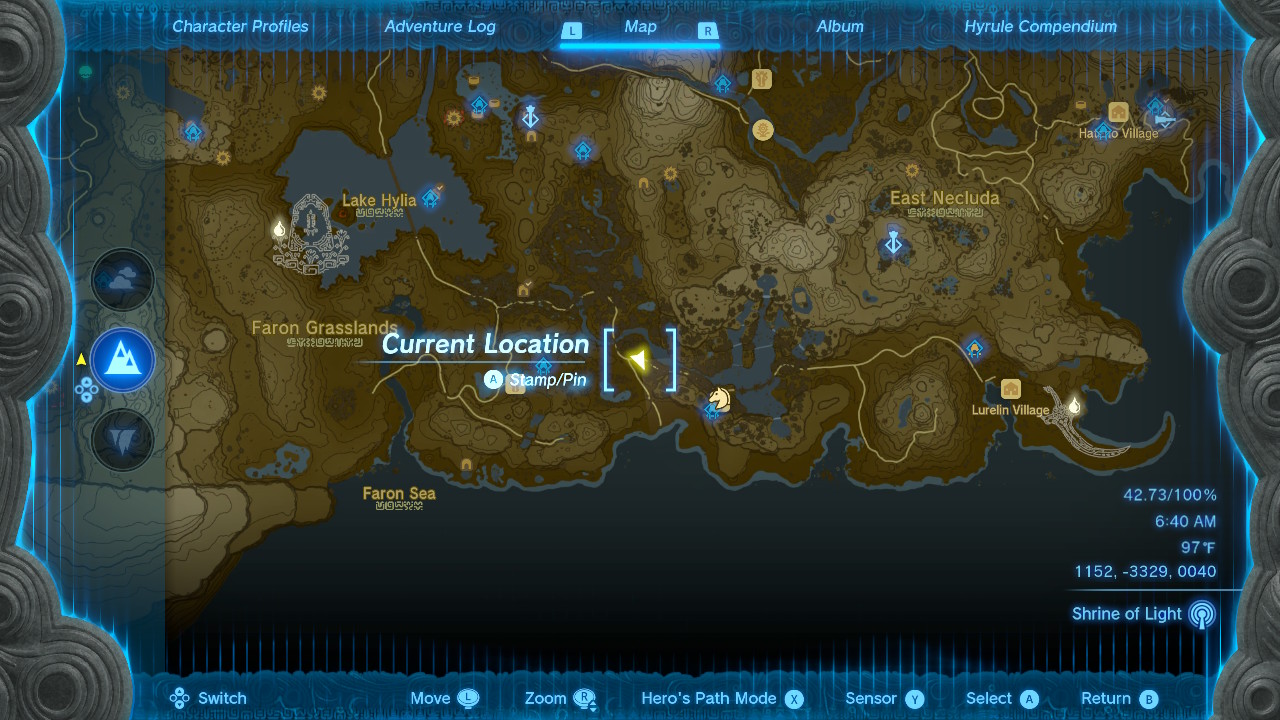Open the Adventure Log tab
Screen dimensions: 1280x720
click(440, 26)
